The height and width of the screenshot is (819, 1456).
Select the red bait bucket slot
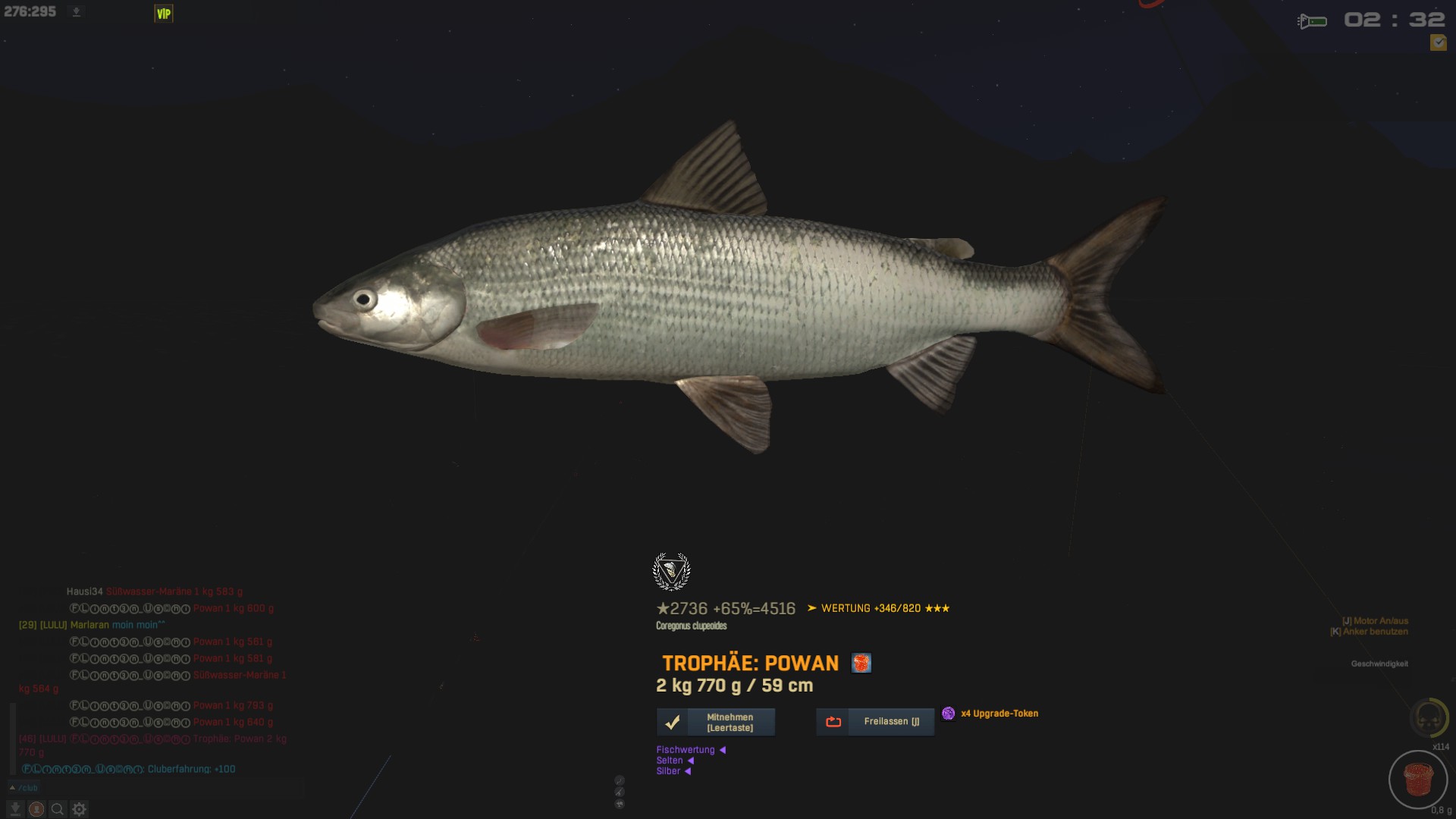tap(1417, 780)
